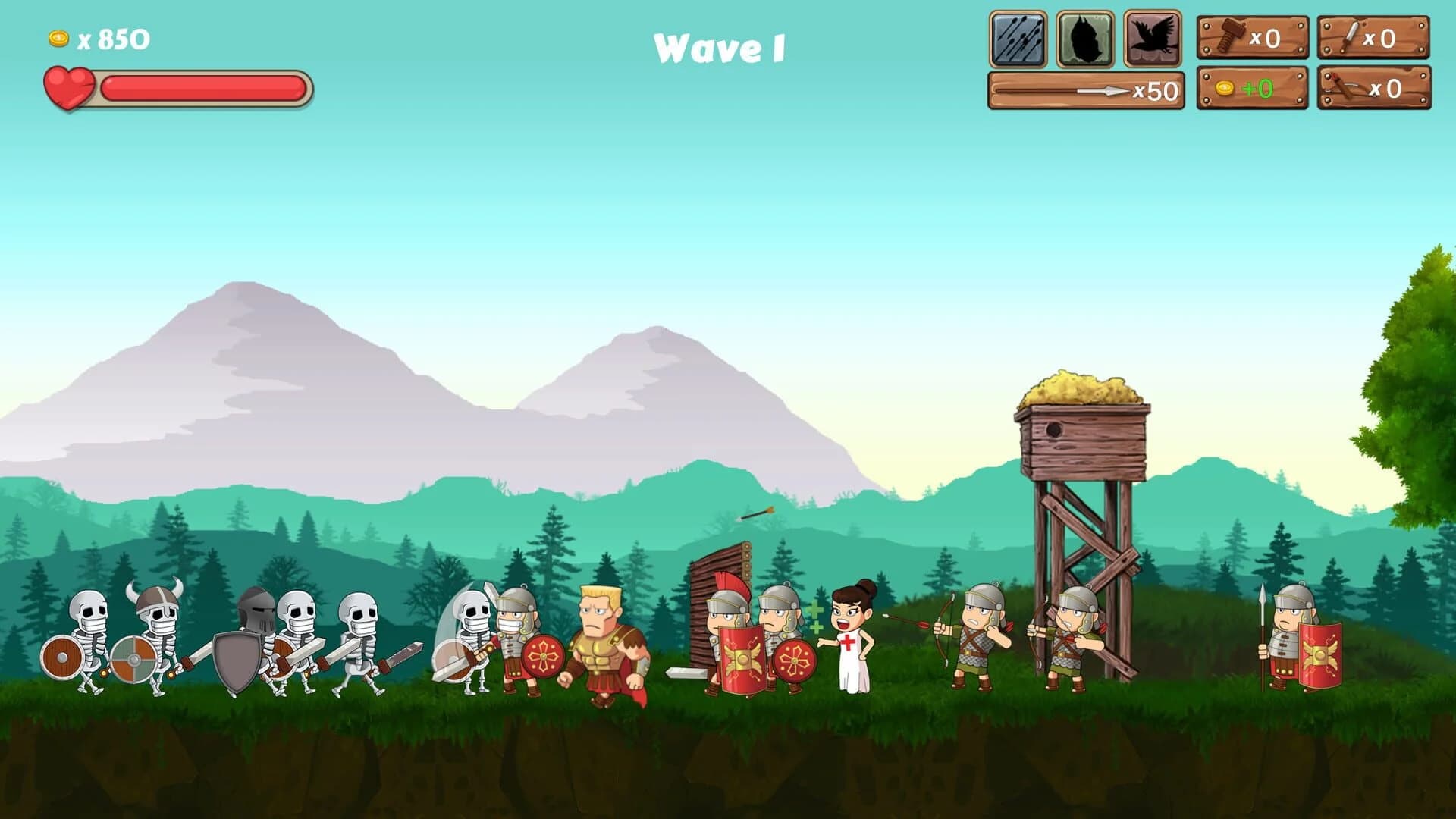The height and width of the screenshot is (819, 1456).
Task: Select the valkyrie helmet ability icon
Action: coord(1083,37)
